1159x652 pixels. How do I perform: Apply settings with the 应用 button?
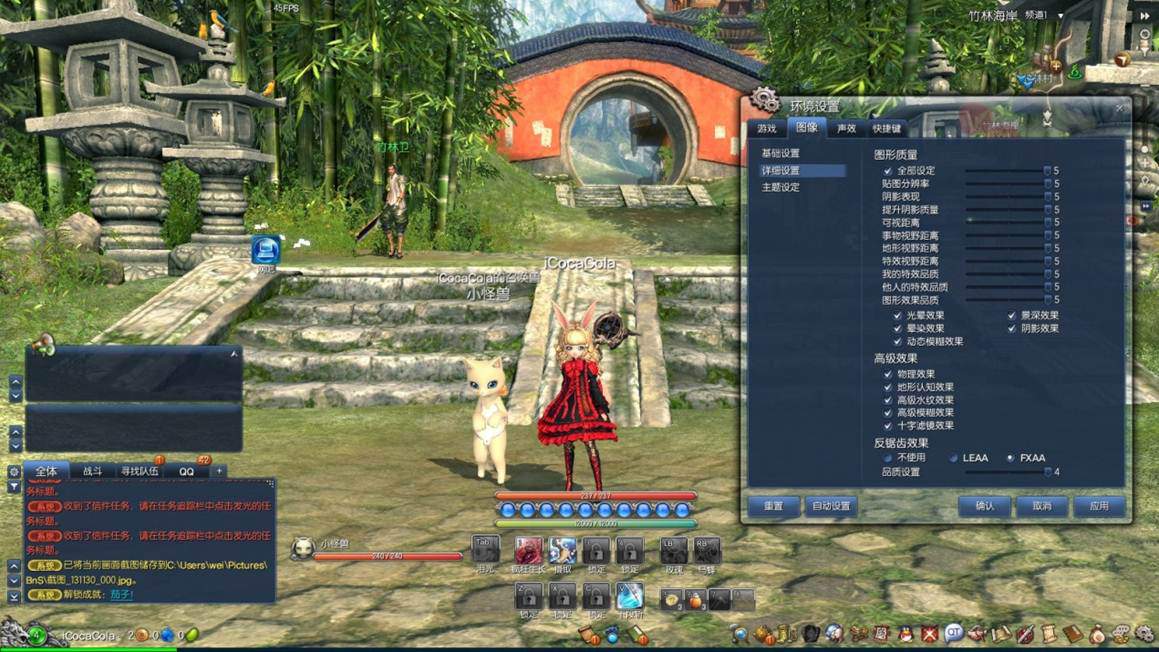coord(1099,506)
